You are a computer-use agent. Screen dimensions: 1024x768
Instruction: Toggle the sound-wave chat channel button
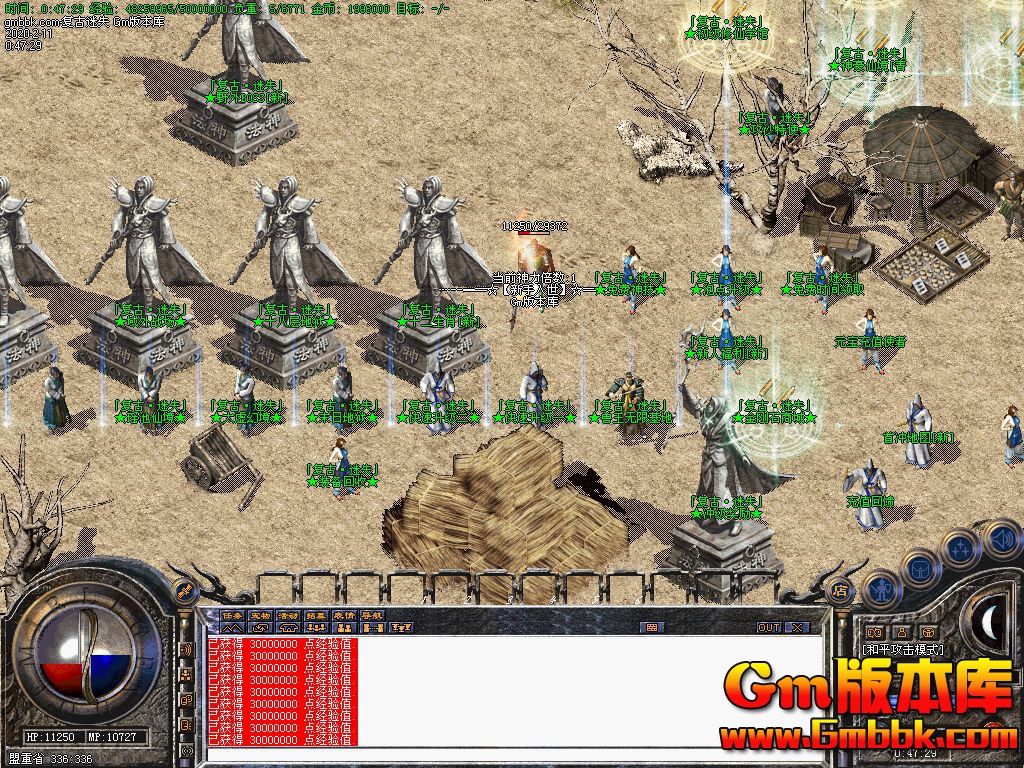186,650
